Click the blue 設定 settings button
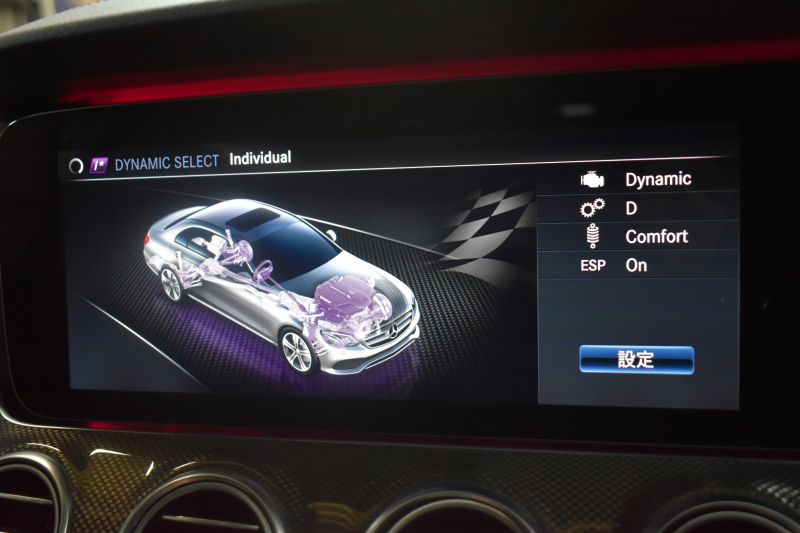Image resolution: width=800 pixels, height=533 pixels. click(x=636, y=360)
